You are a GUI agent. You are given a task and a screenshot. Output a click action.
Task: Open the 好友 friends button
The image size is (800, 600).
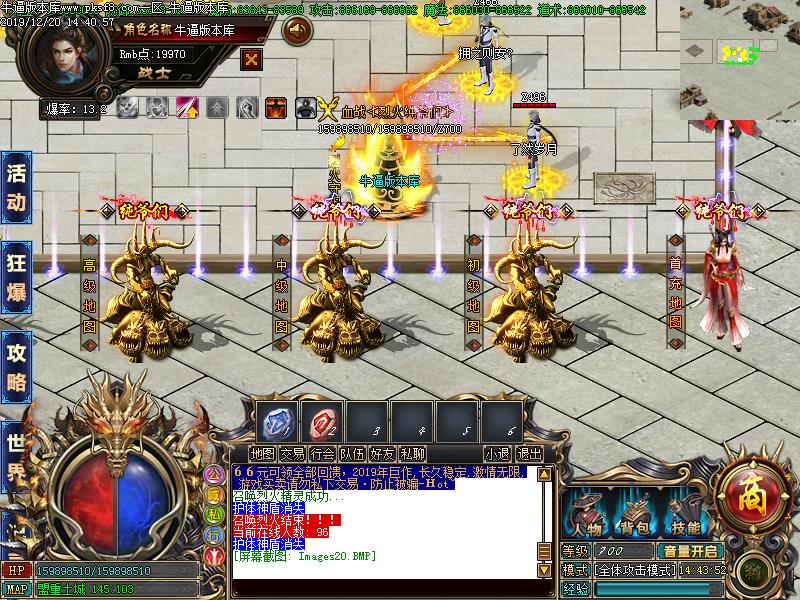[382, 454]
